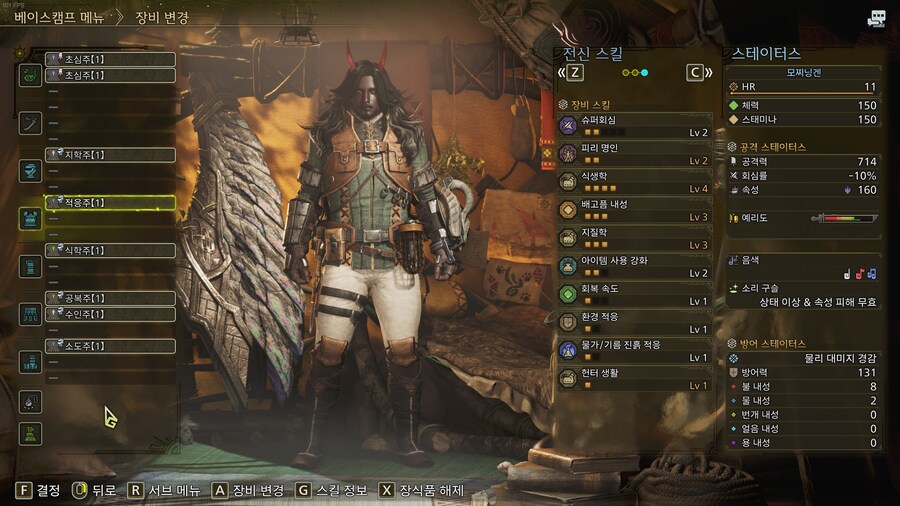This screenshot has width=900, height=506.
Task: Choose the 식생학 skill row
Action: pyautogui.click(x=637, y=181)
